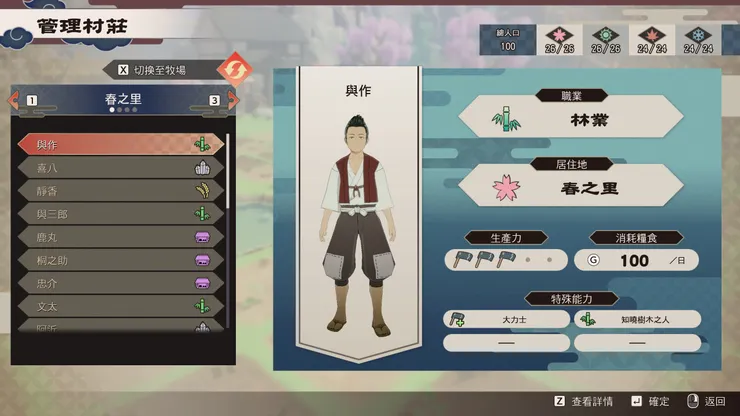Image resolution: width=740 pixels, height=416 pixels.
Task: Open the 春之里 residence panel
Action: 570,186
